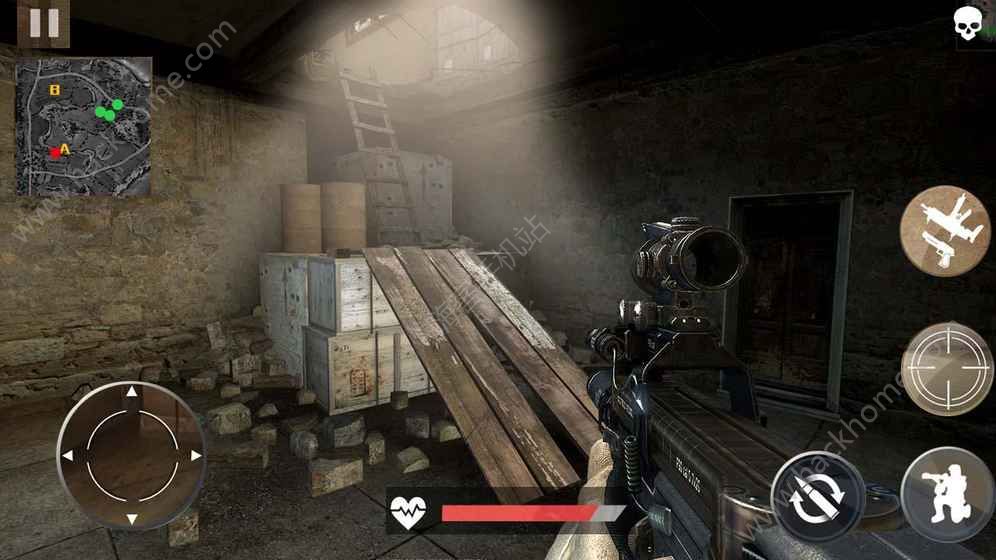Aim through the scope with the crosshair button

(946, 368)
